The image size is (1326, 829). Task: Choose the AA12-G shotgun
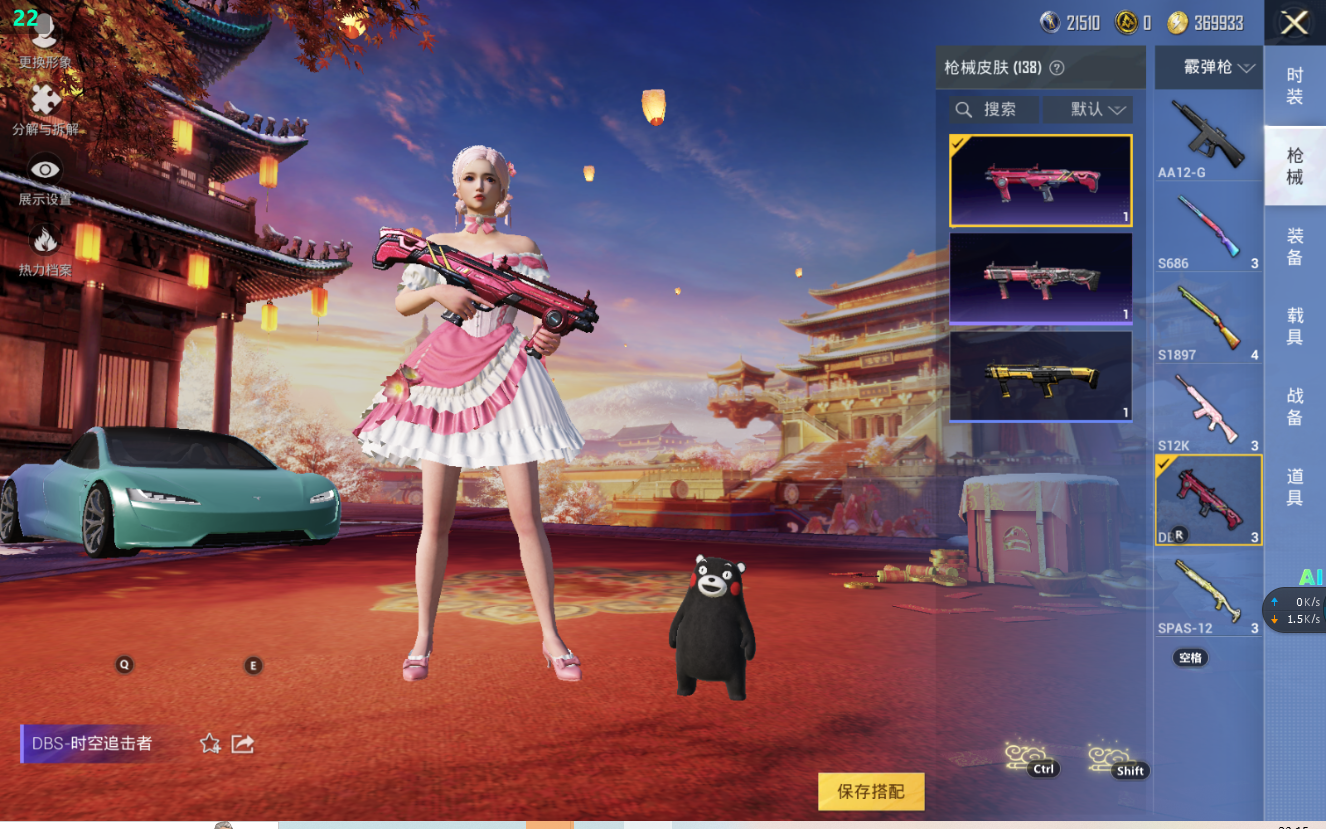[x=1208, y=137]
